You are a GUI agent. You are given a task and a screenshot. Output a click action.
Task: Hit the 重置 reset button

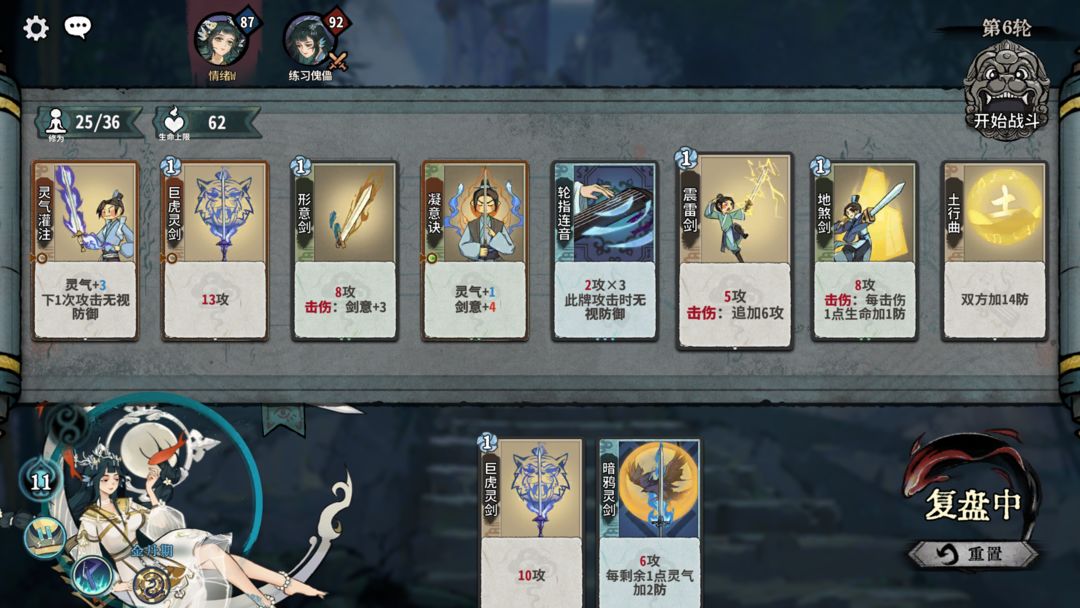[x=972, y=554]
